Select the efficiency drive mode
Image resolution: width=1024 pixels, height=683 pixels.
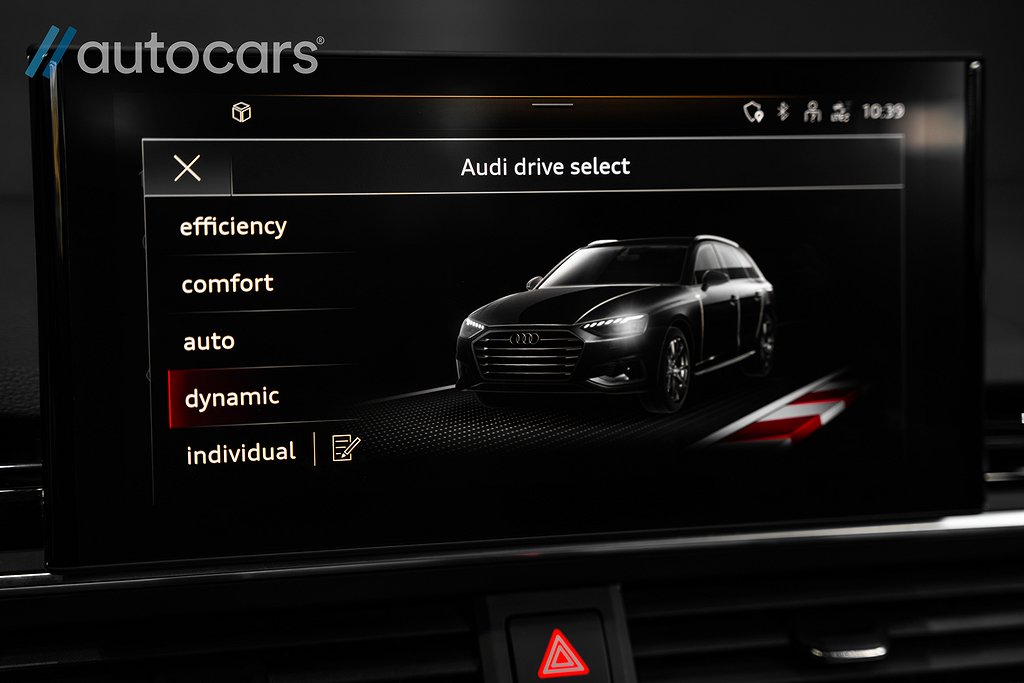[233, 227]
